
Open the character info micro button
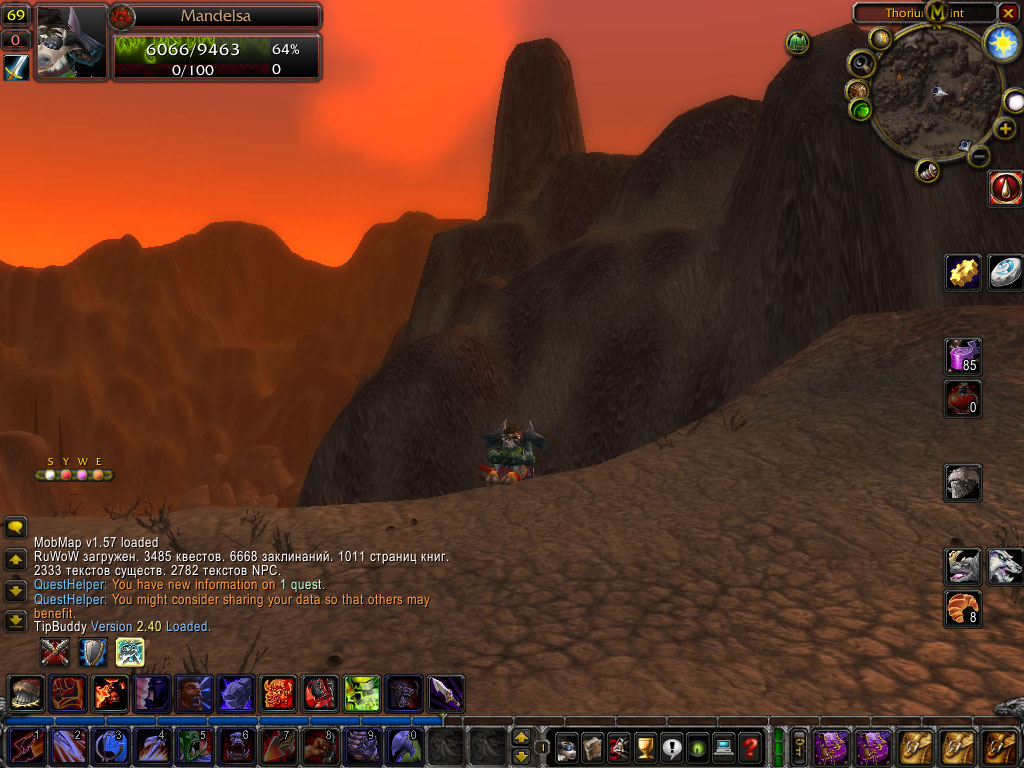tap(568, 747)
